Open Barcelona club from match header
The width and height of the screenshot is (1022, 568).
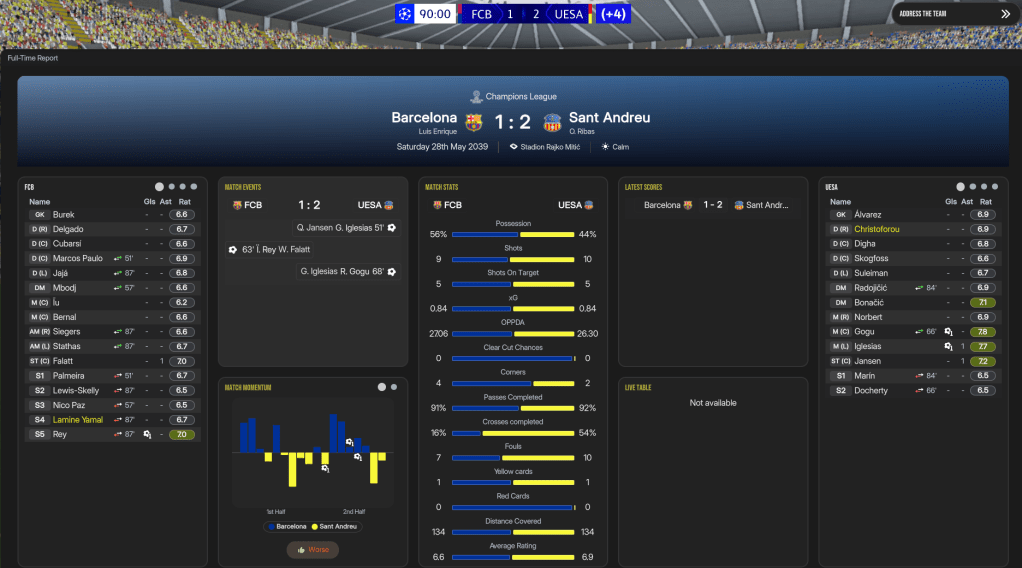[x=424, y=118]
